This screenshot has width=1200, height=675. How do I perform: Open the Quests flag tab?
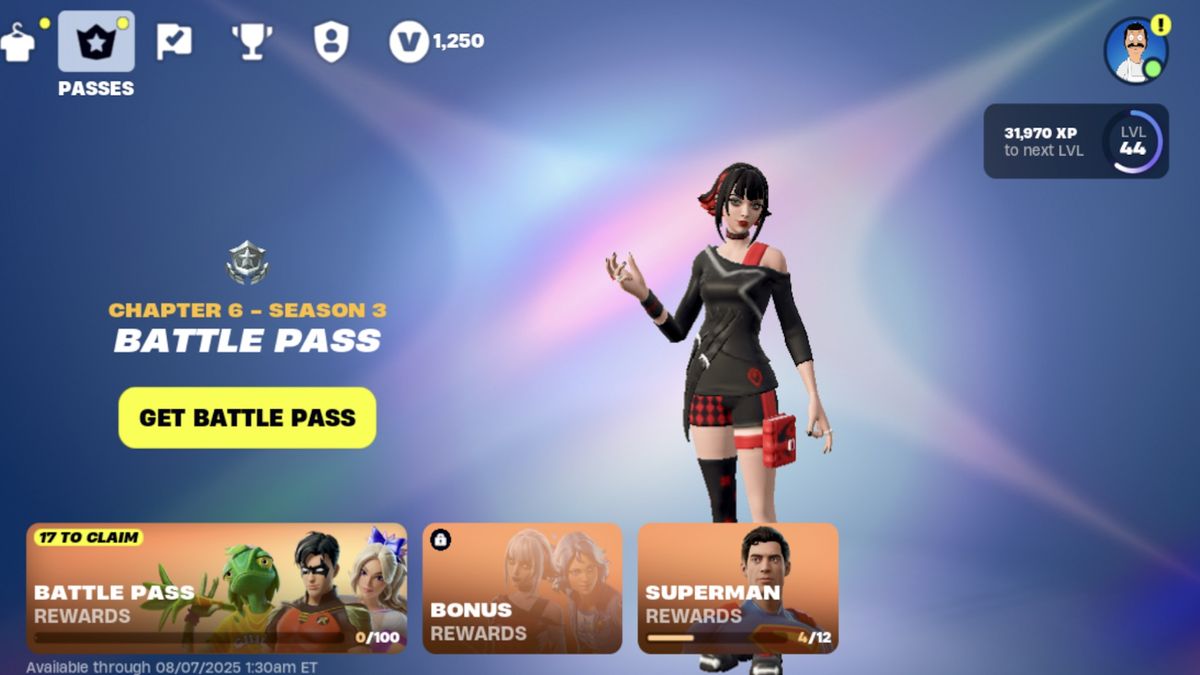(173, 42)
